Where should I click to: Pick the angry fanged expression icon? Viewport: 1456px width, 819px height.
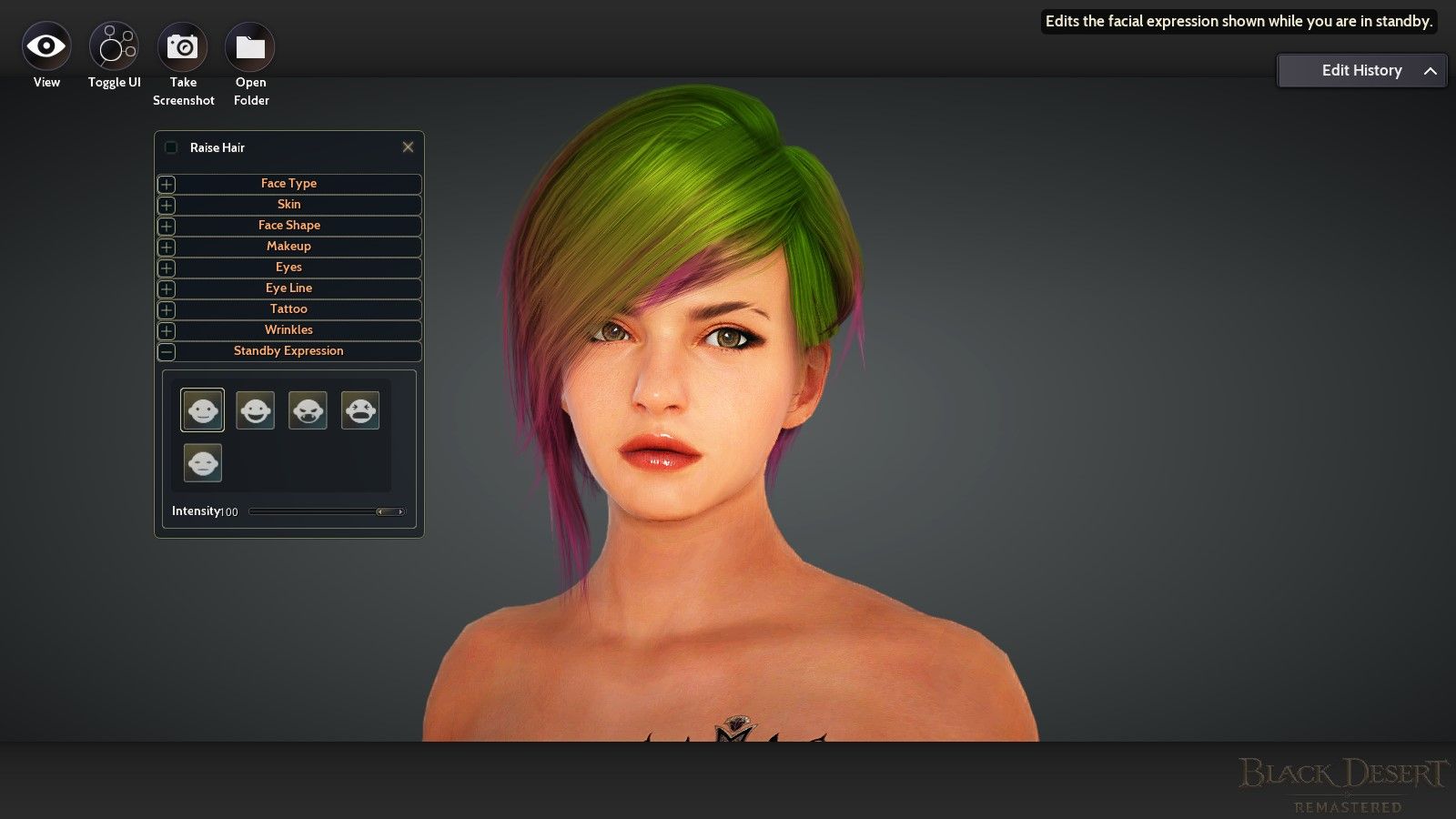(308, 409)
